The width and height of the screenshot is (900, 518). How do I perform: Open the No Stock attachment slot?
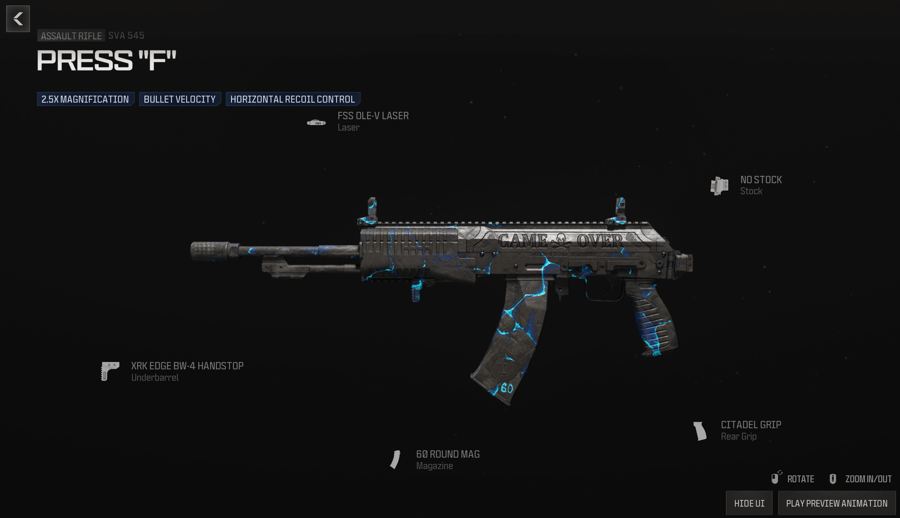(759, 185)
